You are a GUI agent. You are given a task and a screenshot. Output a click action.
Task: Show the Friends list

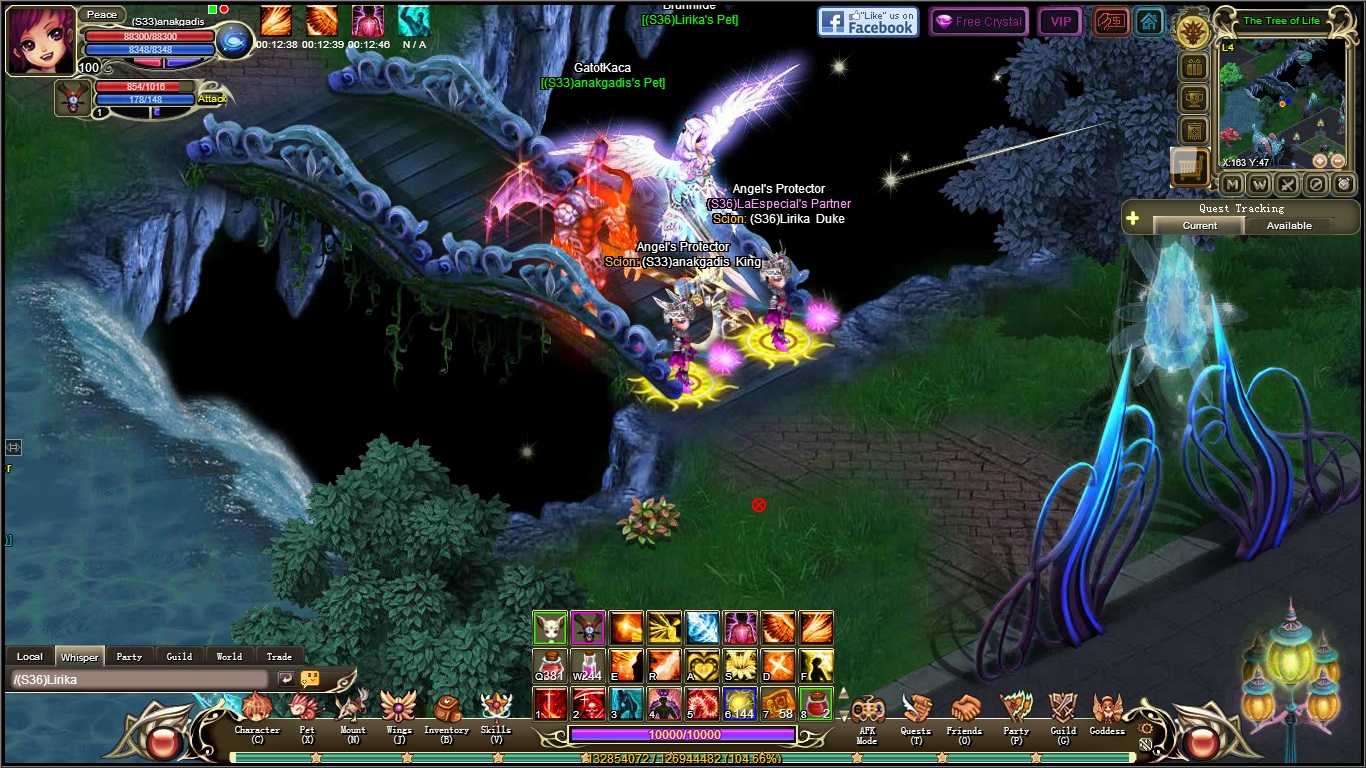tap(964, 714)
